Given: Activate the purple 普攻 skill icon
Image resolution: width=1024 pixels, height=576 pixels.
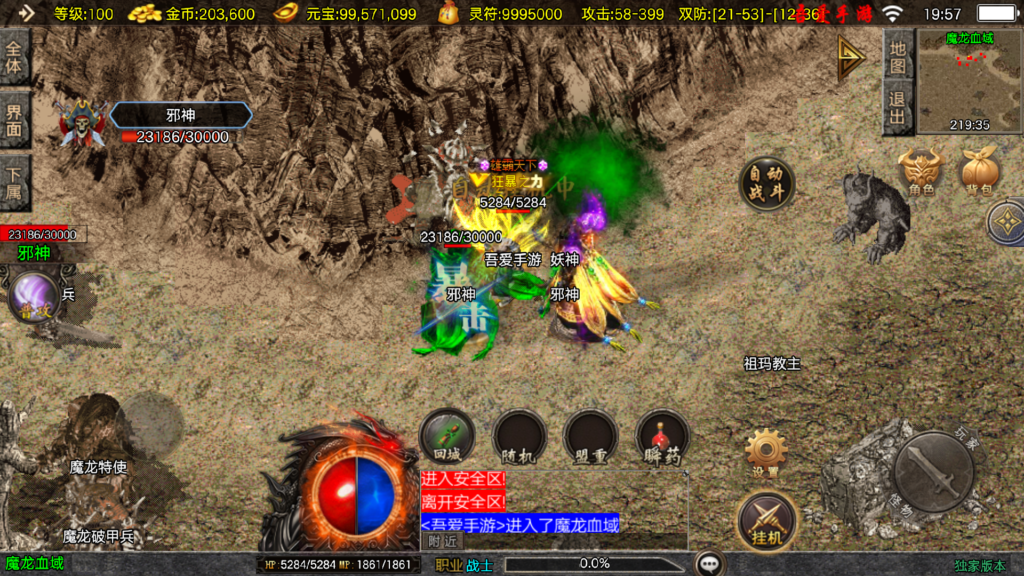Looking at the screenshot, I should 34,300.
